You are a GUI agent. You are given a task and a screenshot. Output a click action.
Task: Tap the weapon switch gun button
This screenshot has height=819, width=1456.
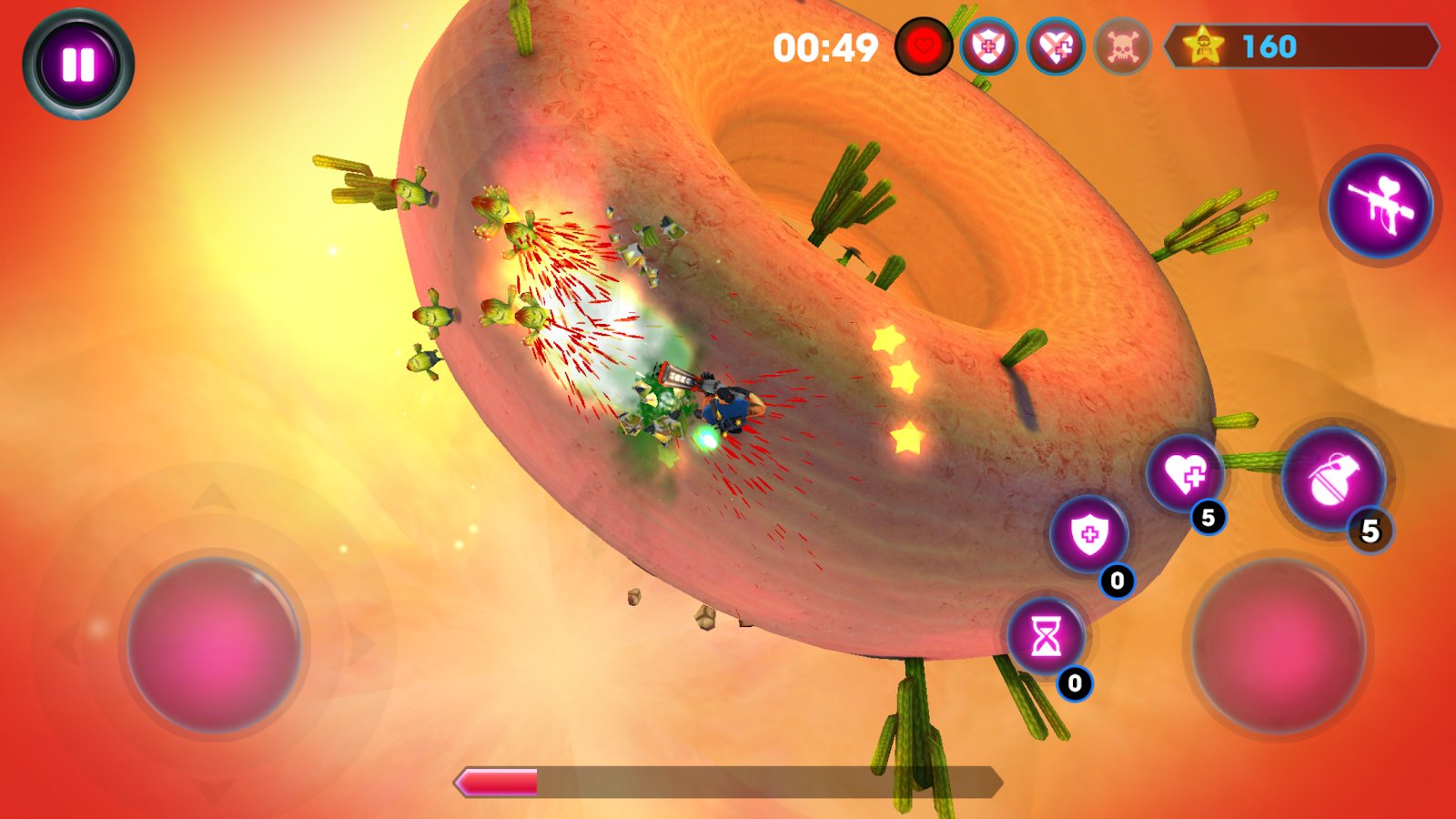(1380, 207)
